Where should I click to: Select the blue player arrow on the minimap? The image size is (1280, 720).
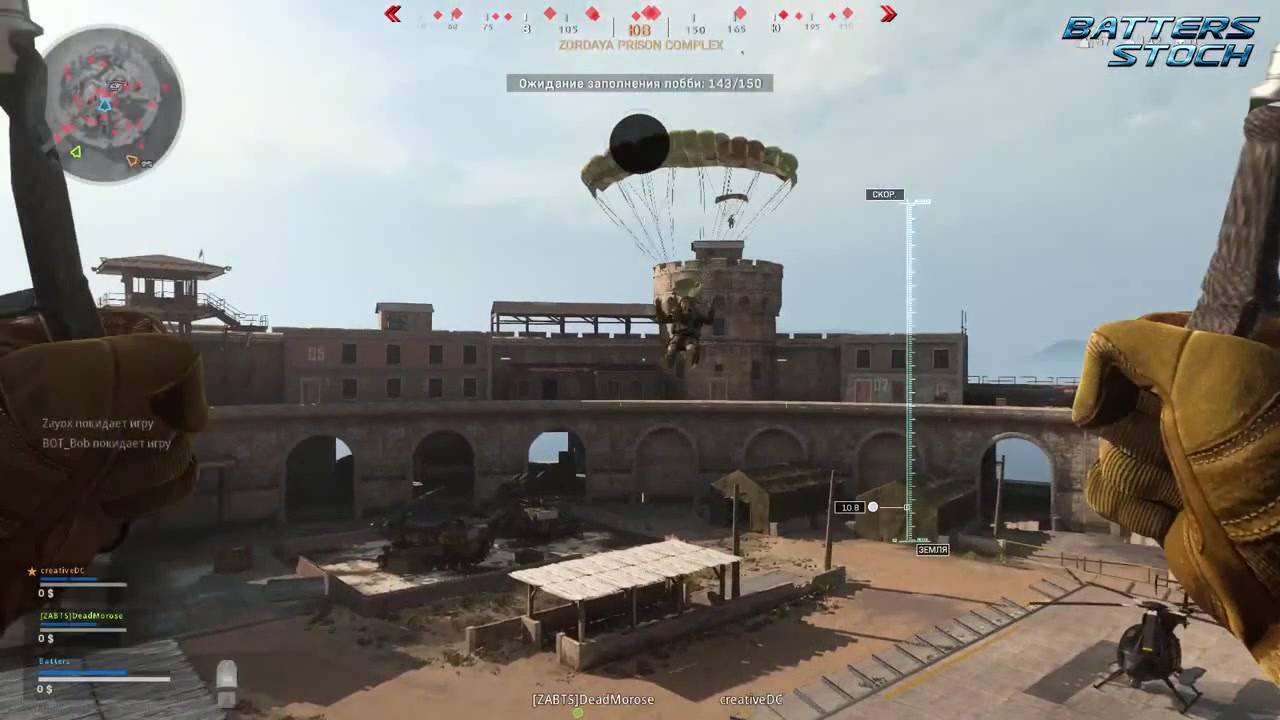105,103
